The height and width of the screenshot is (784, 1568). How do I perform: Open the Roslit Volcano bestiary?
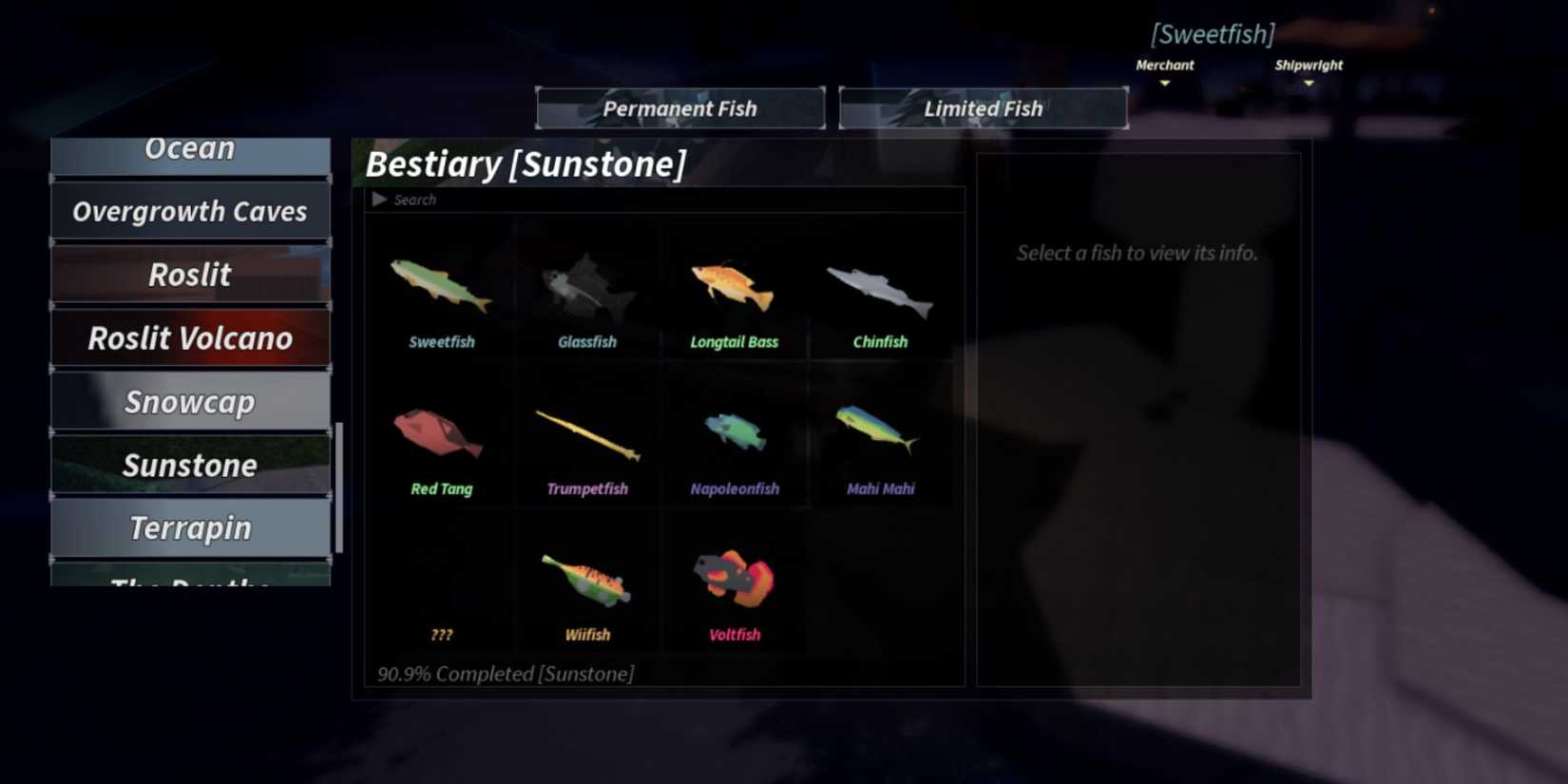coord(190,337)
